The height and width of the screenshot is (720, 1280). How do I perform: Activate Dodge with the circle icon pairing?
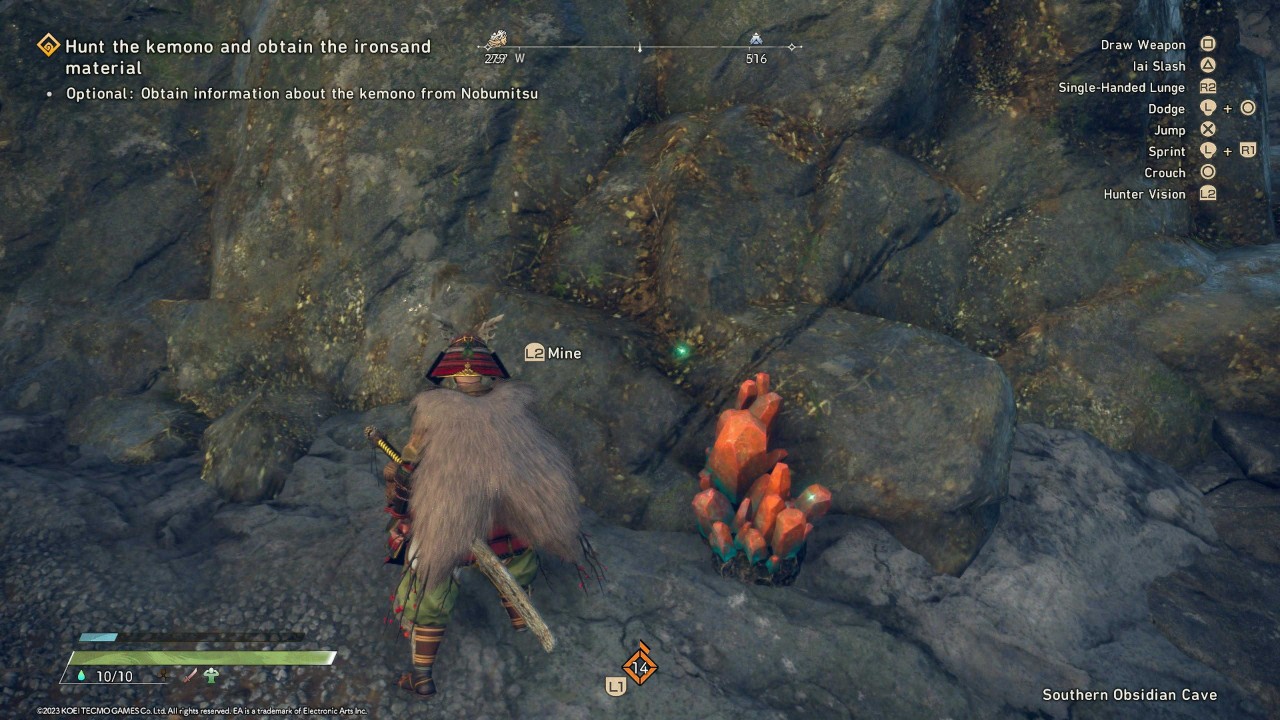(x=1245, y=108)
